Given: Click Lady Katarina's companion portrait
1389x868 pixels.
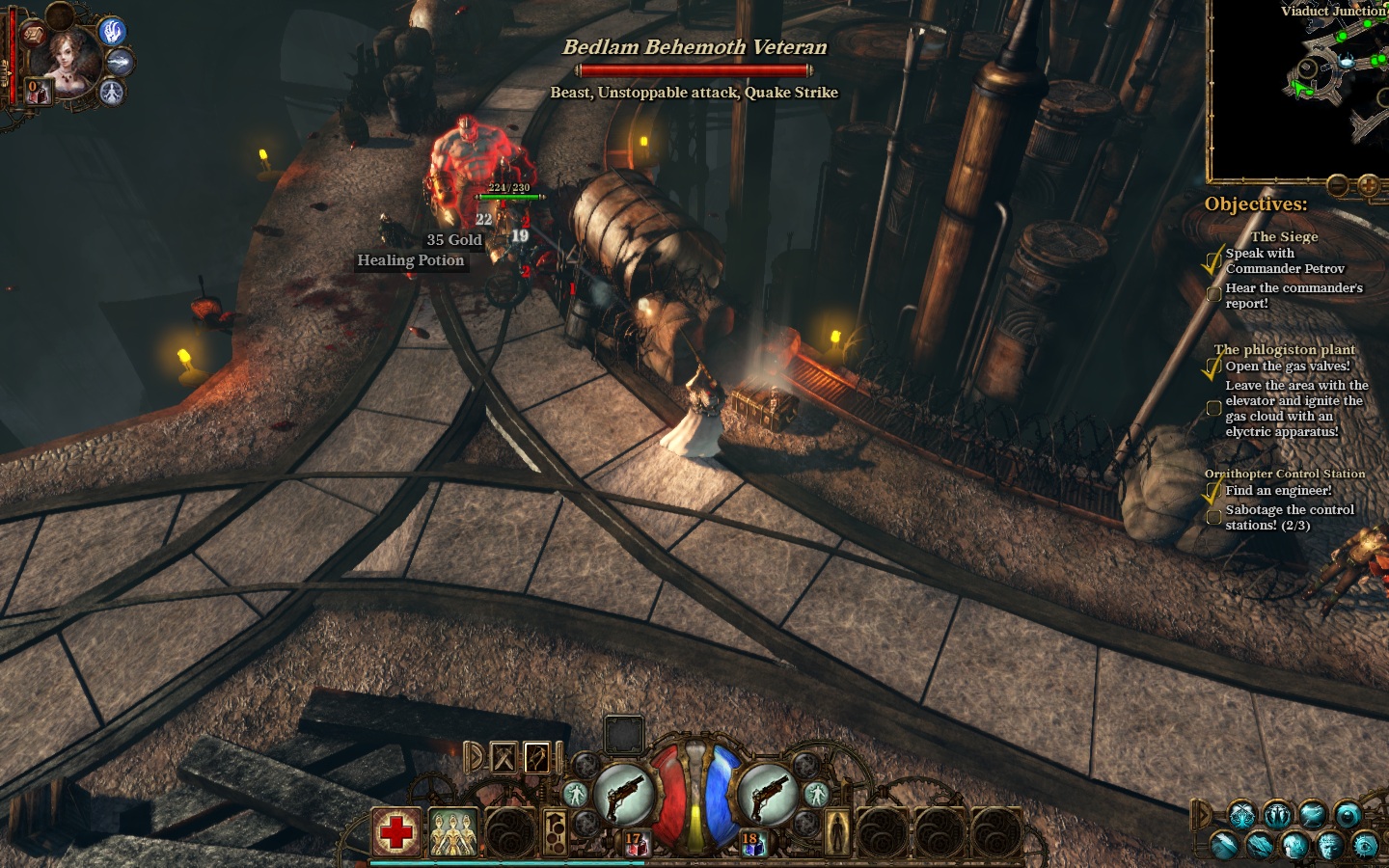Looking at the screenshot, I should click(68, 58).
